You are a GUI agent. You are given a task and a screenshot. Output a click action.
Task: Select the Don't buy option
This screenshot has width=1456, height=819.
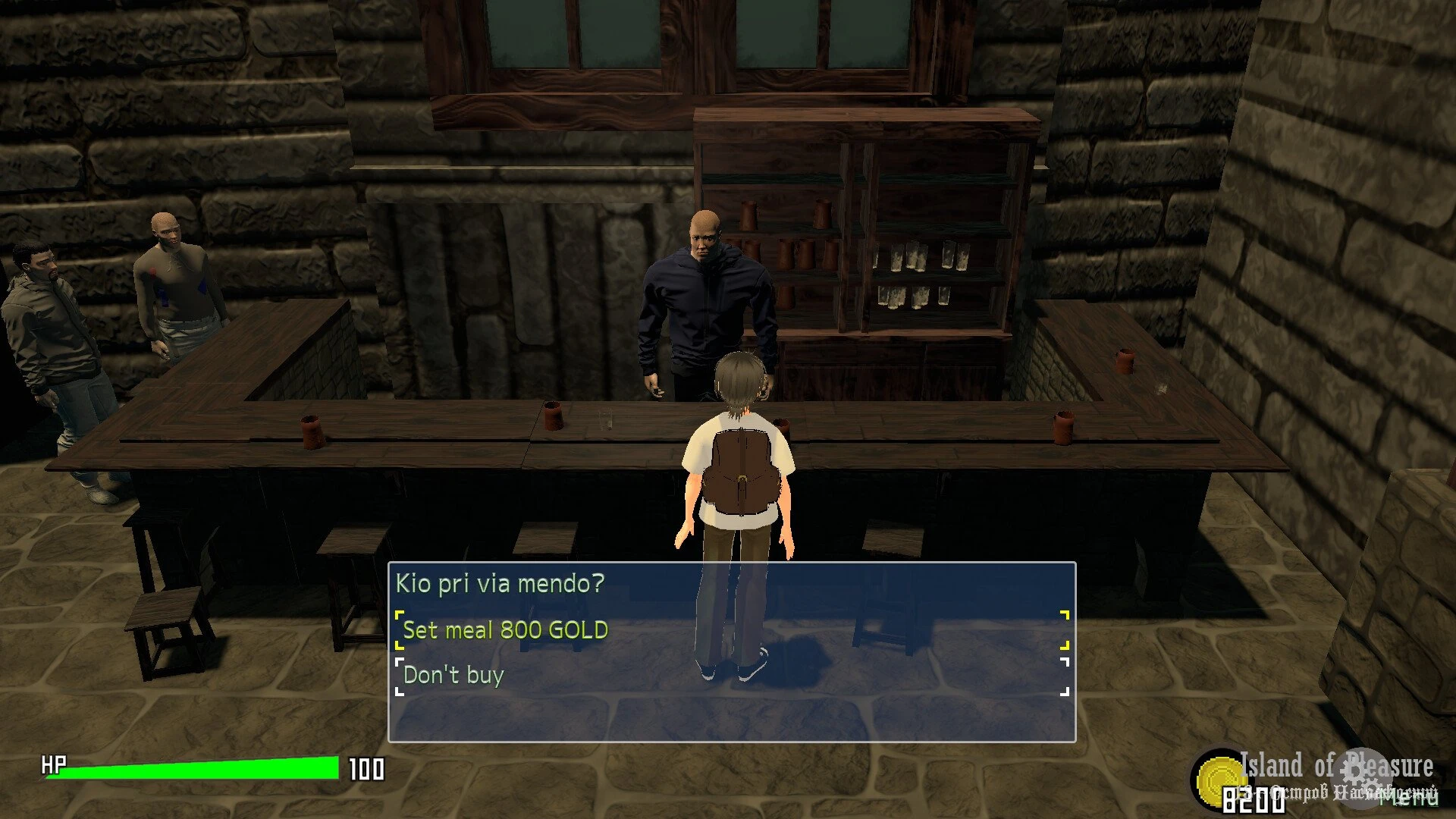(453, 675)
